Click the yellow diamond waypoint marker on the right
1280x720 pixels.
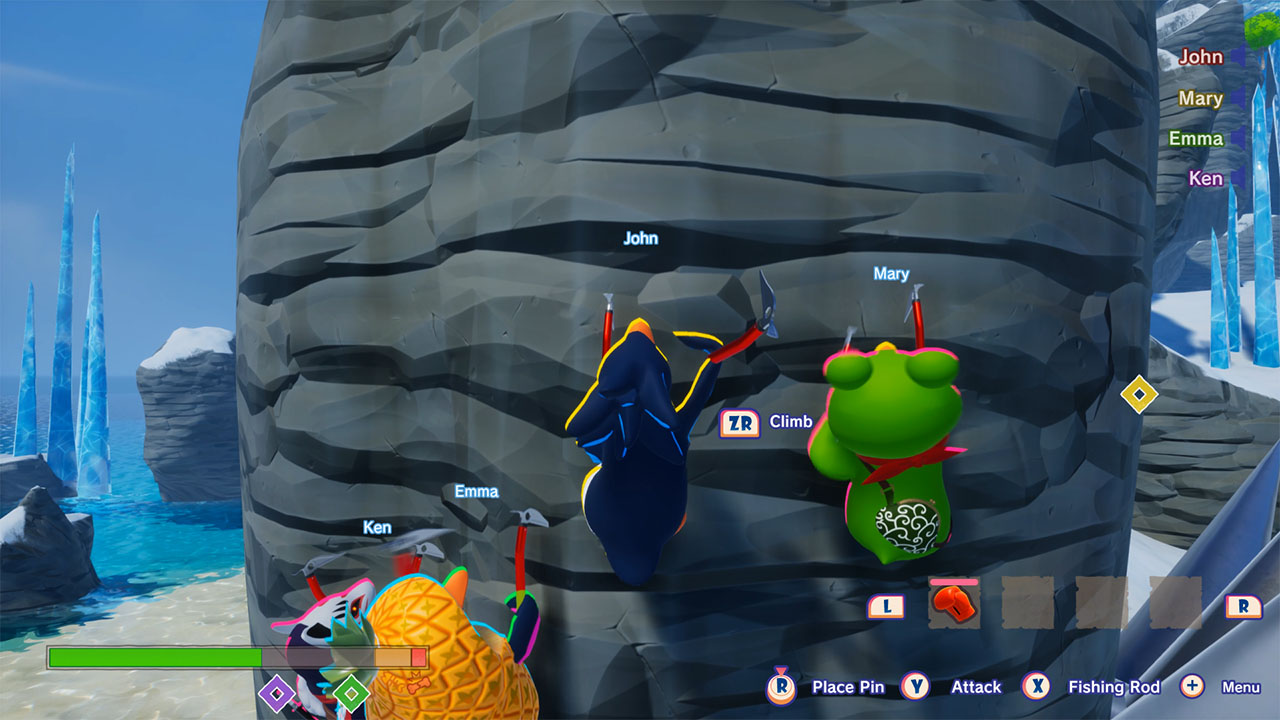coord(1139,395)
